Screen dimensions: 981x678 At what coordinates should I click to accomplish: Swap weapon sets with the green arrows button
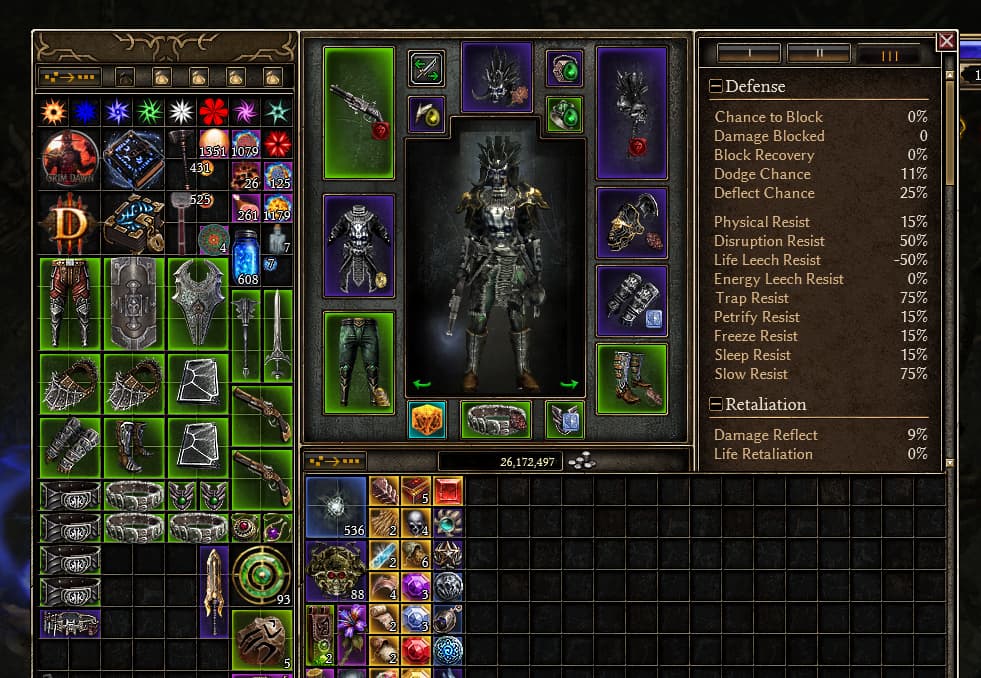click(427, 67)
